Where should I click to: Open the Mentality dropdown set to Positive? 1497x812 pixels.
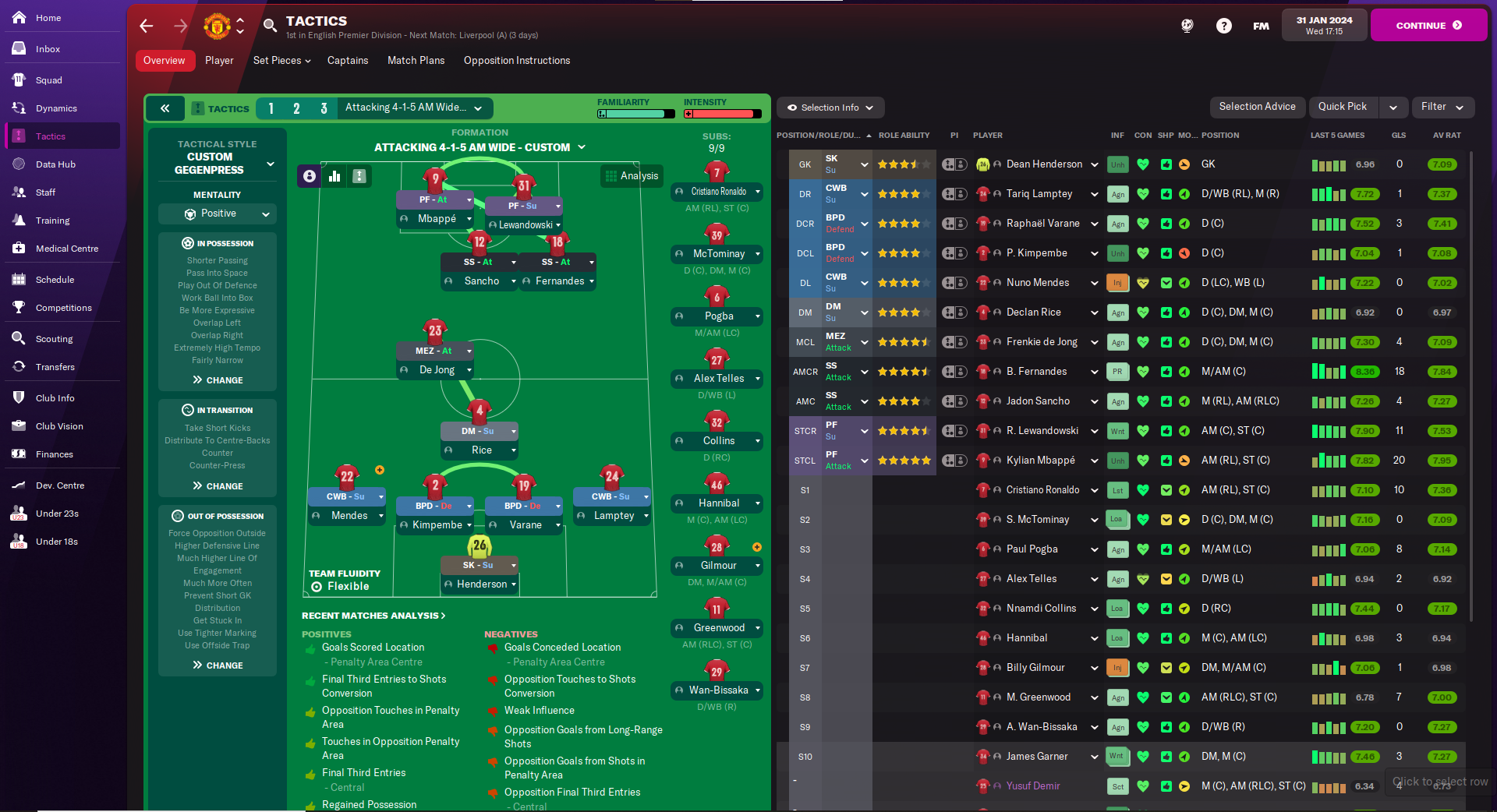coord(218,214)
